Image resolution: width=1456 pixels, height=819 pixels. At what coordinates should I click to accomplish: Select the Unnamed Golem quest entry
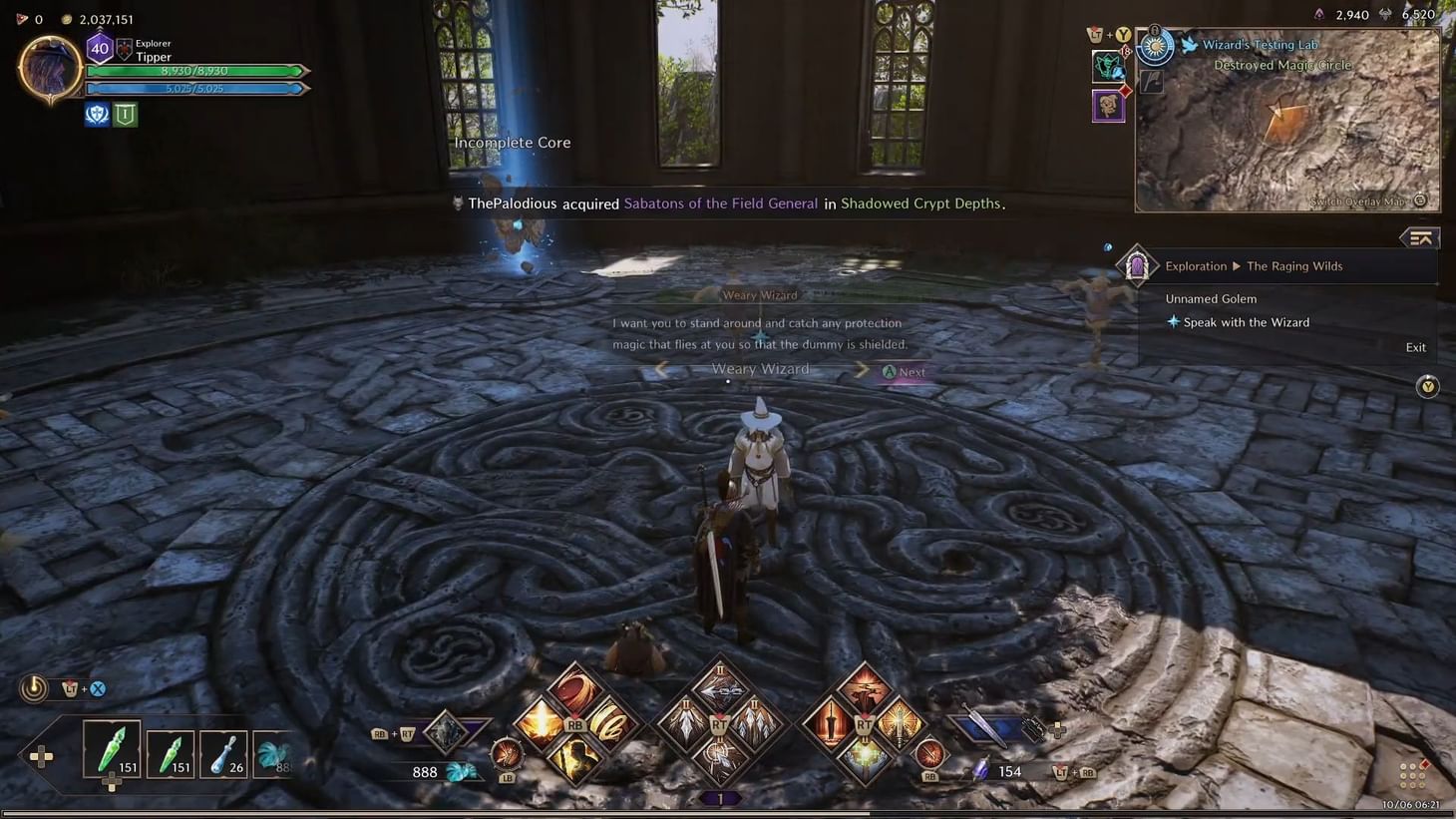pyautogui.click(x=1211, y=298)
